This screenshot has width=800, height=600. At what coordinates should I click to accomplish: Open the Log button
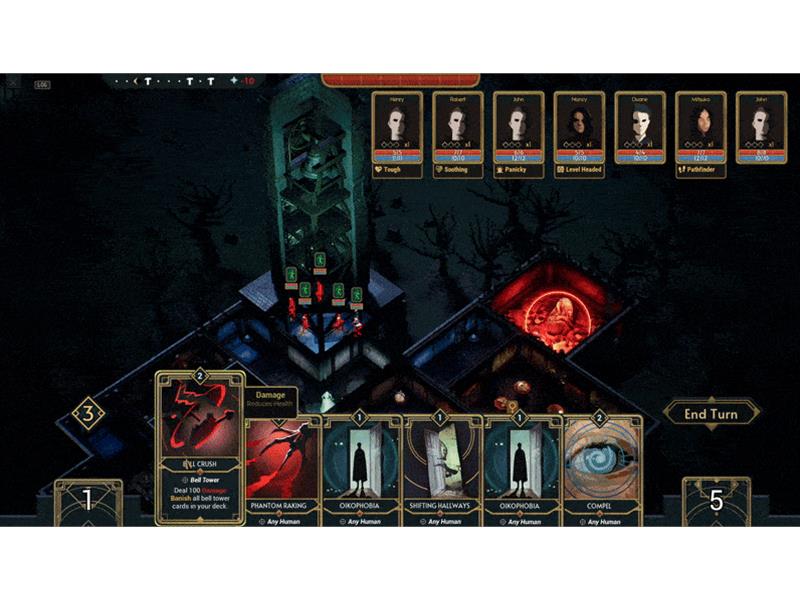click(42, 85)
